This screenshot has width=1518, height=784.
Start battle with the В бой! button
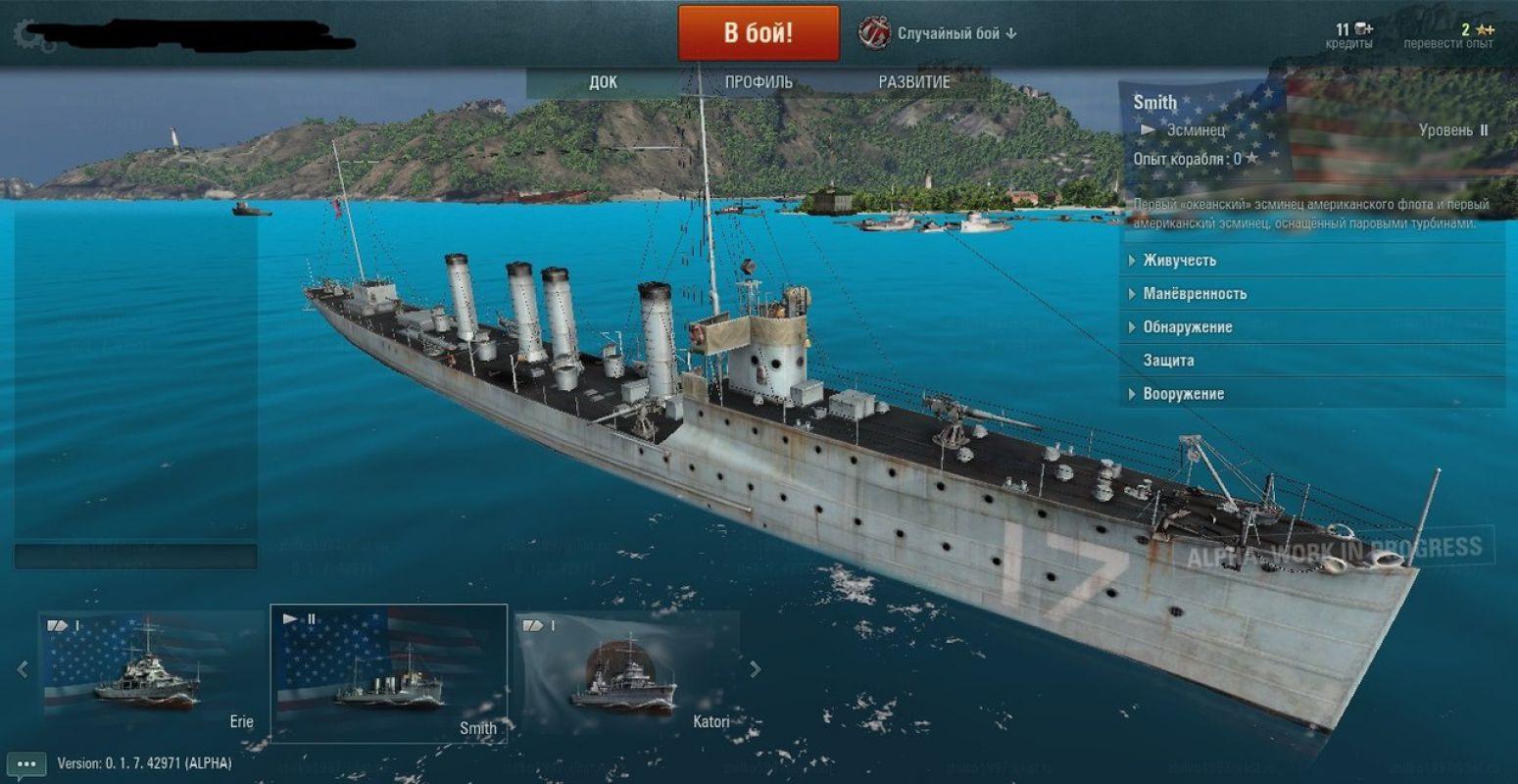[x=758, y=33]
